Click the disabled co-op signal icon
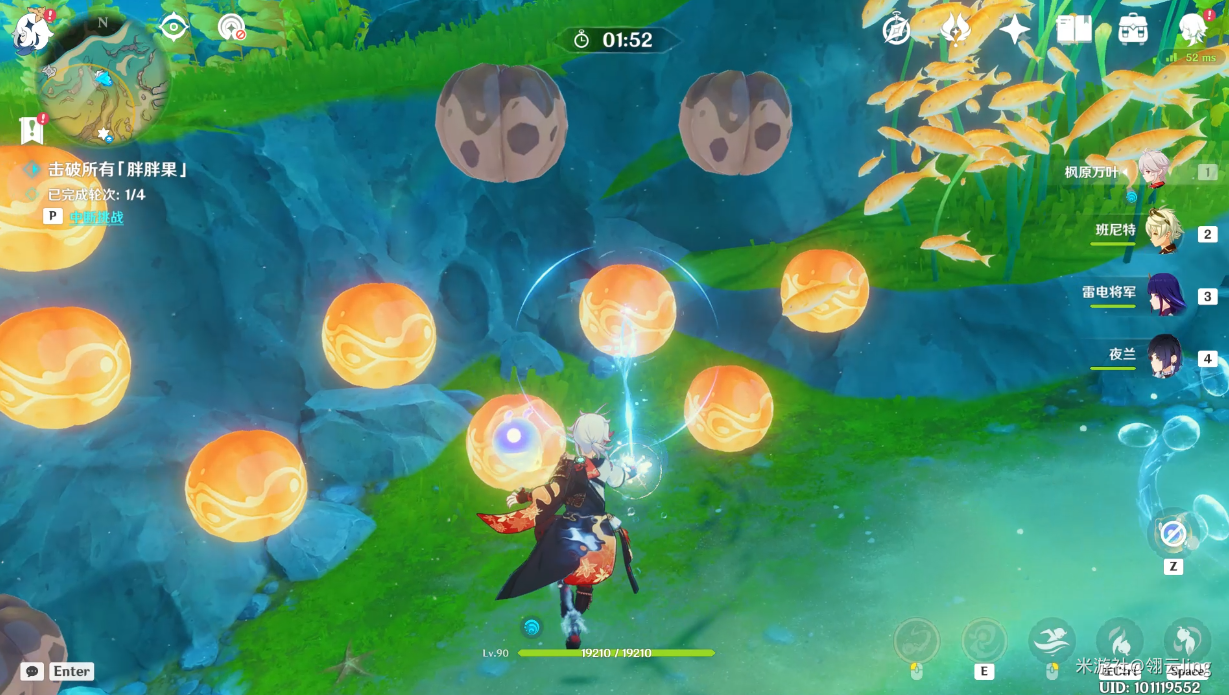The image size is (1229, 695). (x=232, y=27)
